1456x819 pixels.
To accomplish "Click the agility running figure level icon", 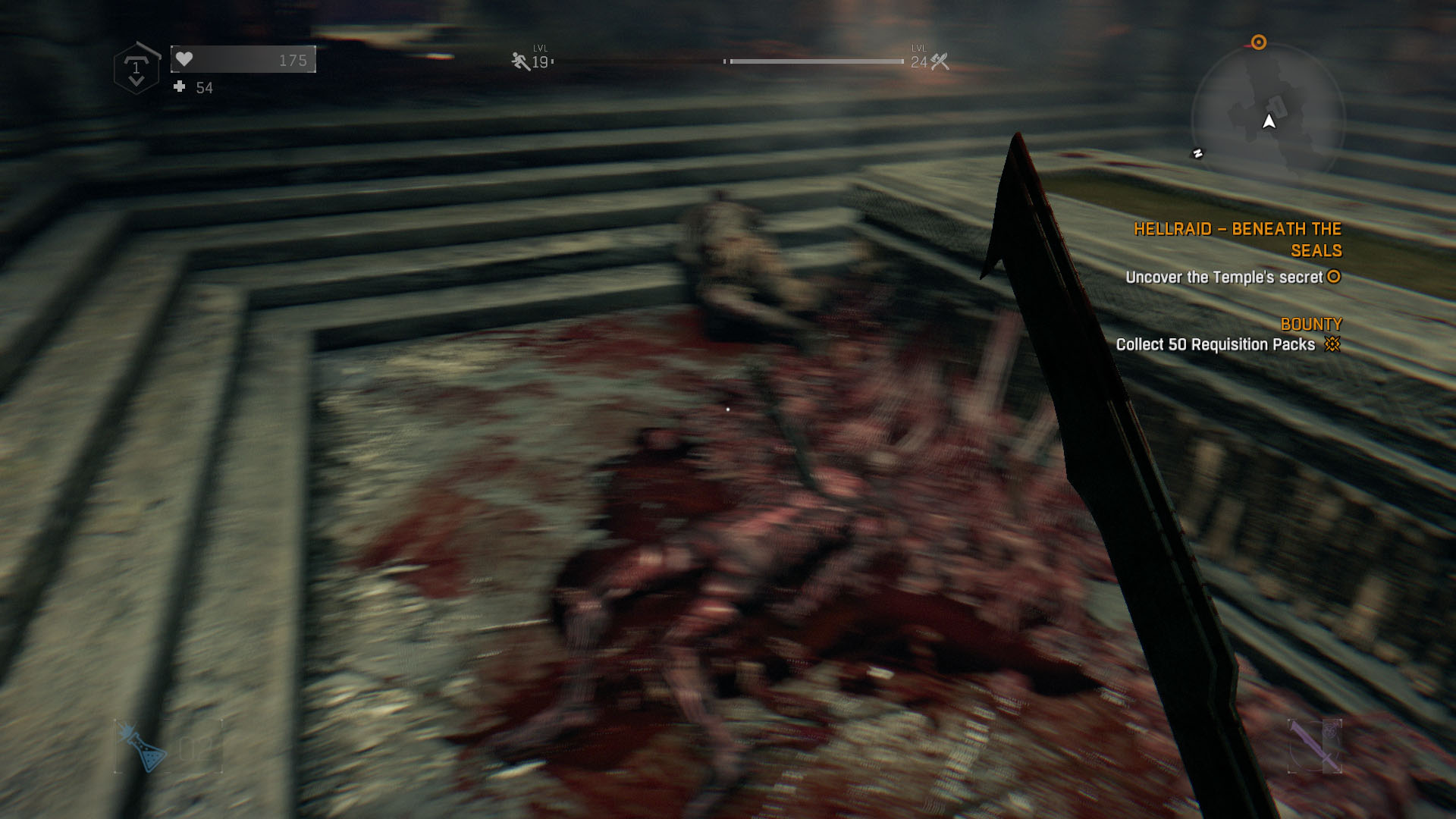I will click(520, 61).
